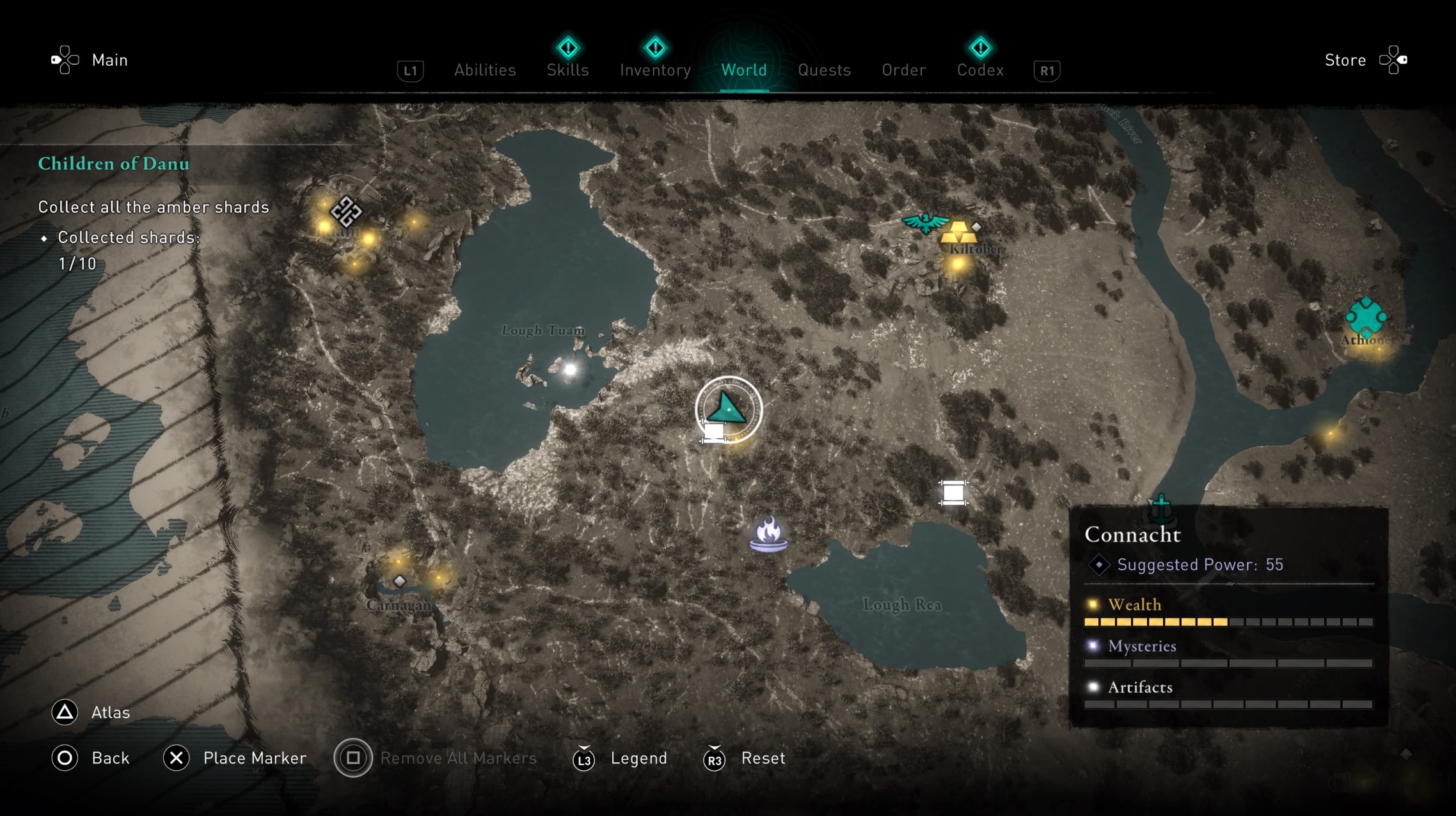1456x816 pixels.
Task: Open the Inventory menu
Action: point(654,70)
